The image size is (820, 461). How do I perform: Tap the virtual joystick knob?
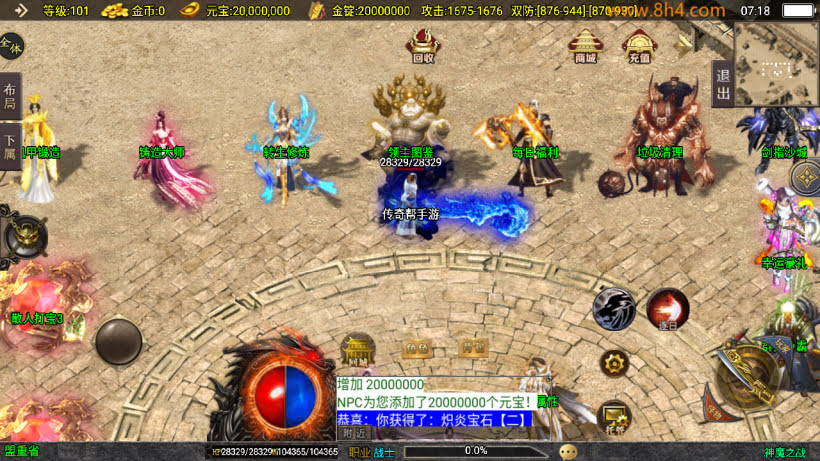tap(118, 341)
